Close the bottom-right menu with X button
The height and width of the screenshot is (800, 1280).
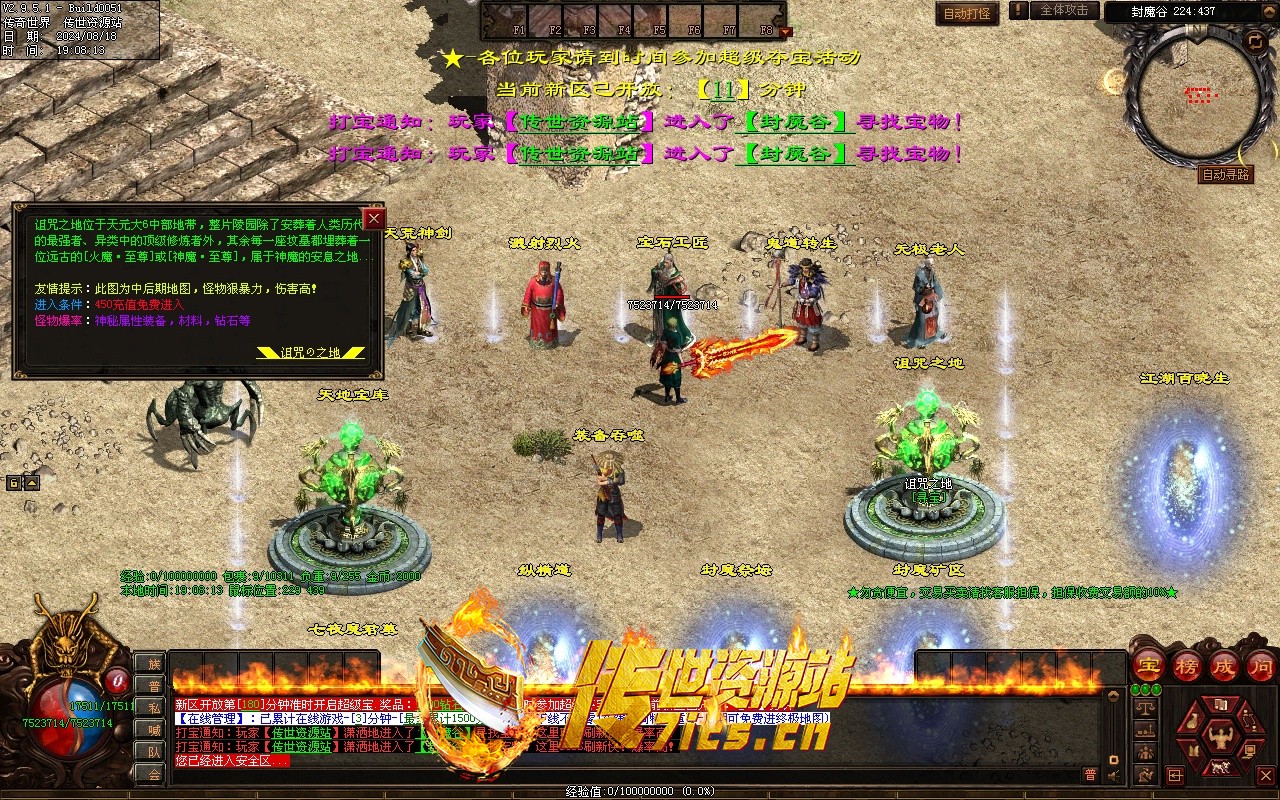coord(1265,775)
